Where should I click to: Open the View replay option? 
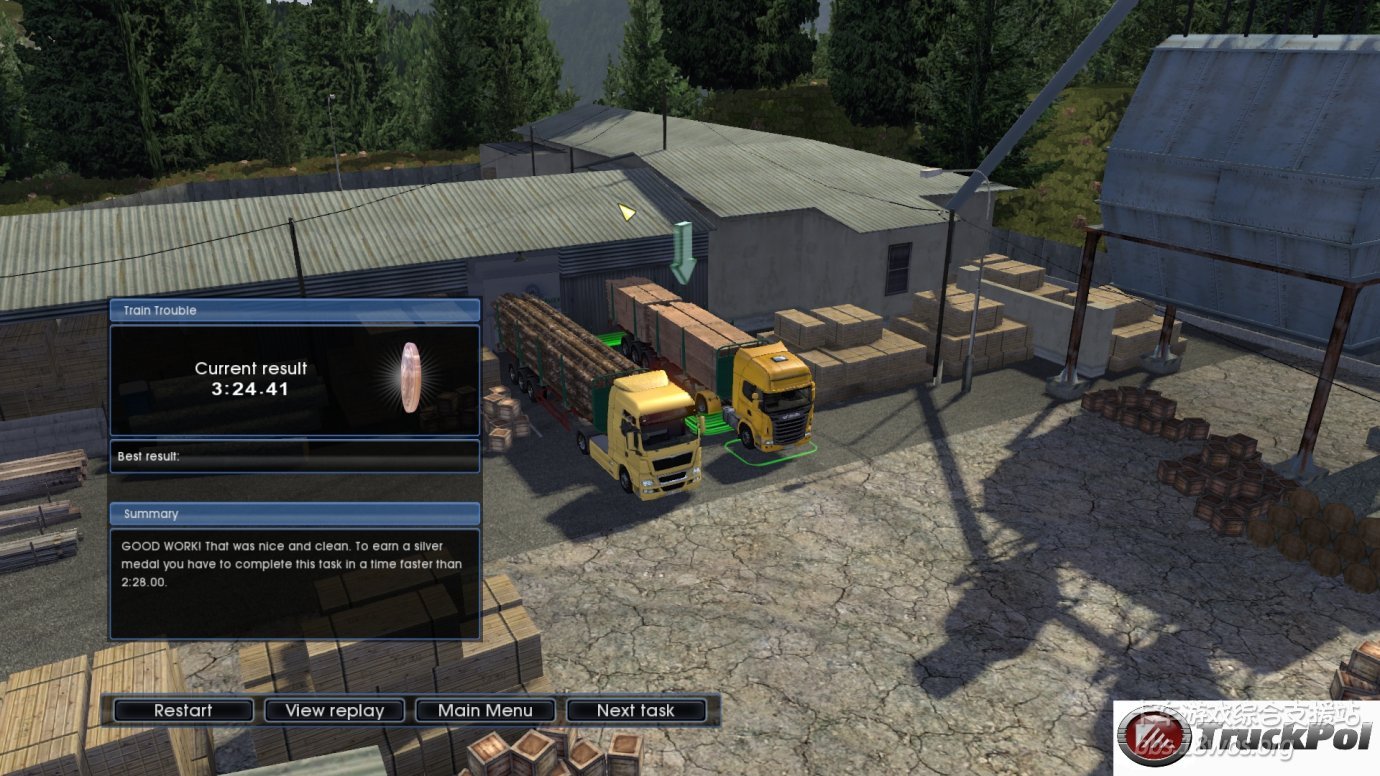[335, 711]
